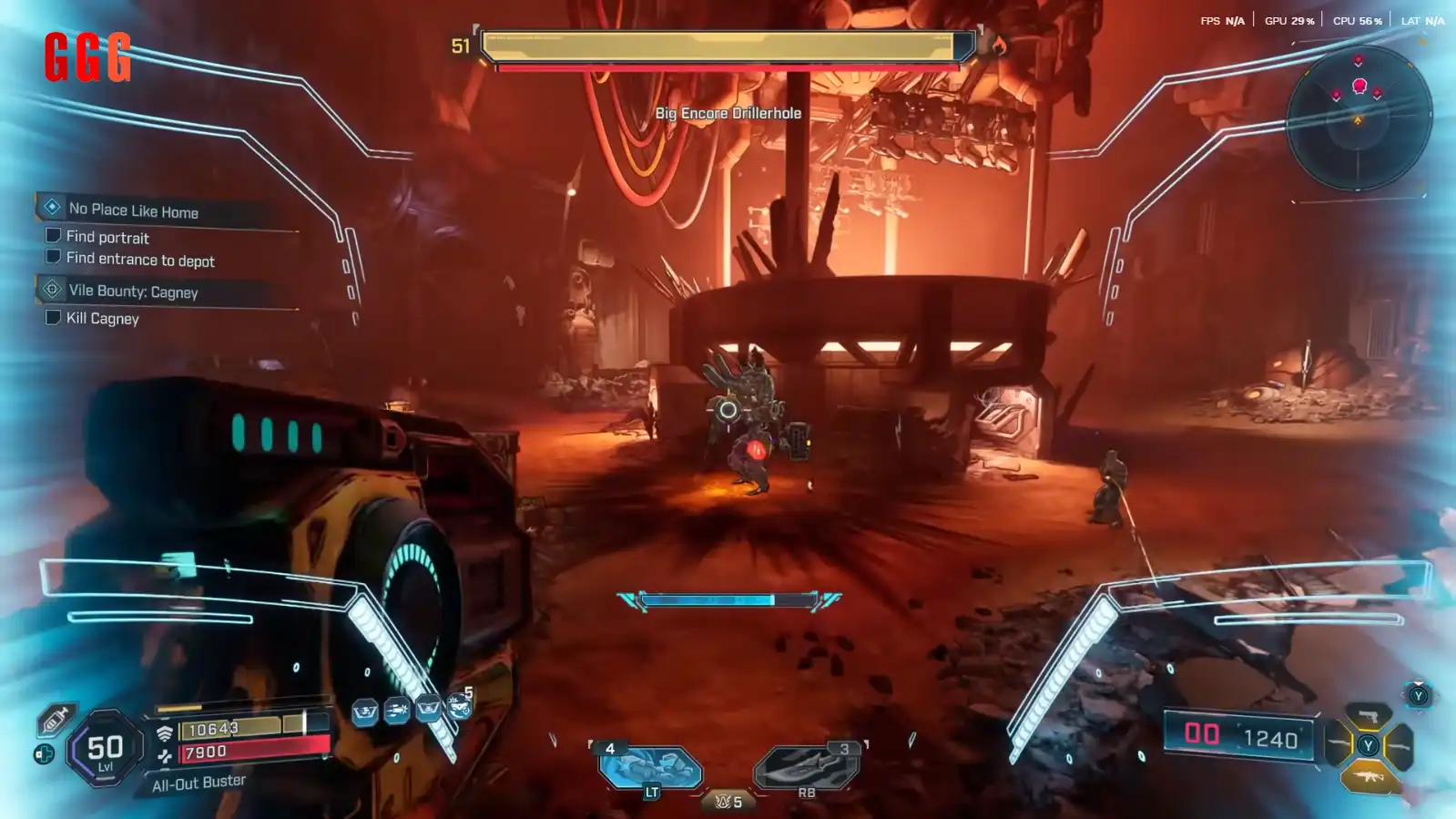Tick the Kill Cagney objective checkbox
The image size is (1456, 819).
tap(54, 317)
